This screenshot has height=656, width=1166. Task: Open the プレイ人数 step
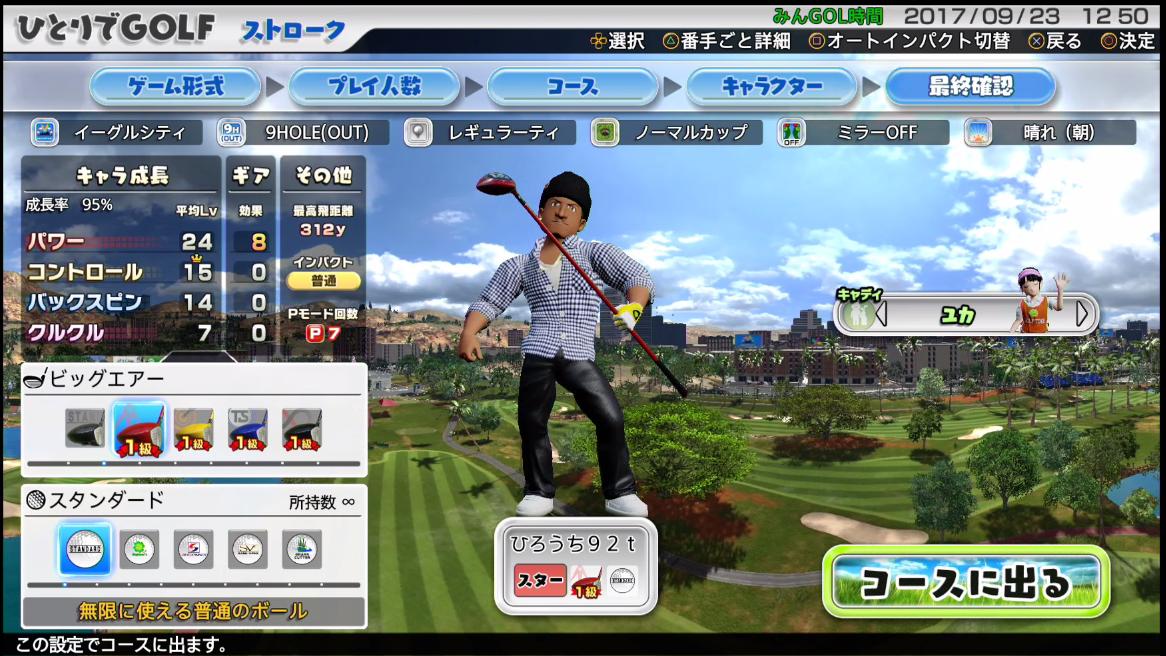374,87
